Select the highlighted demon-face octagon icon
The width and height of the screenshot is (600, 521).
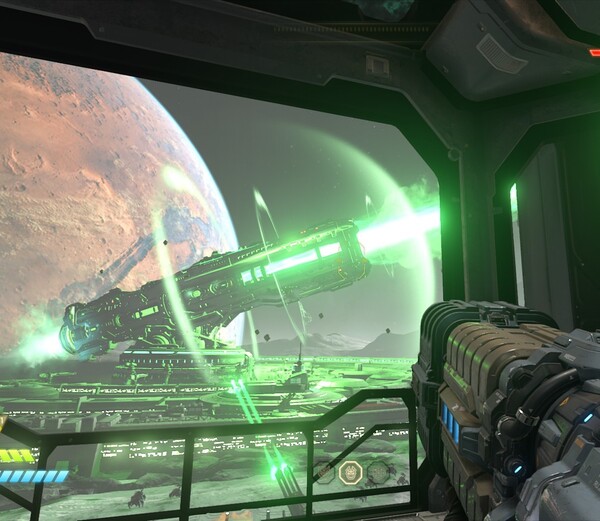pos(350,472)
